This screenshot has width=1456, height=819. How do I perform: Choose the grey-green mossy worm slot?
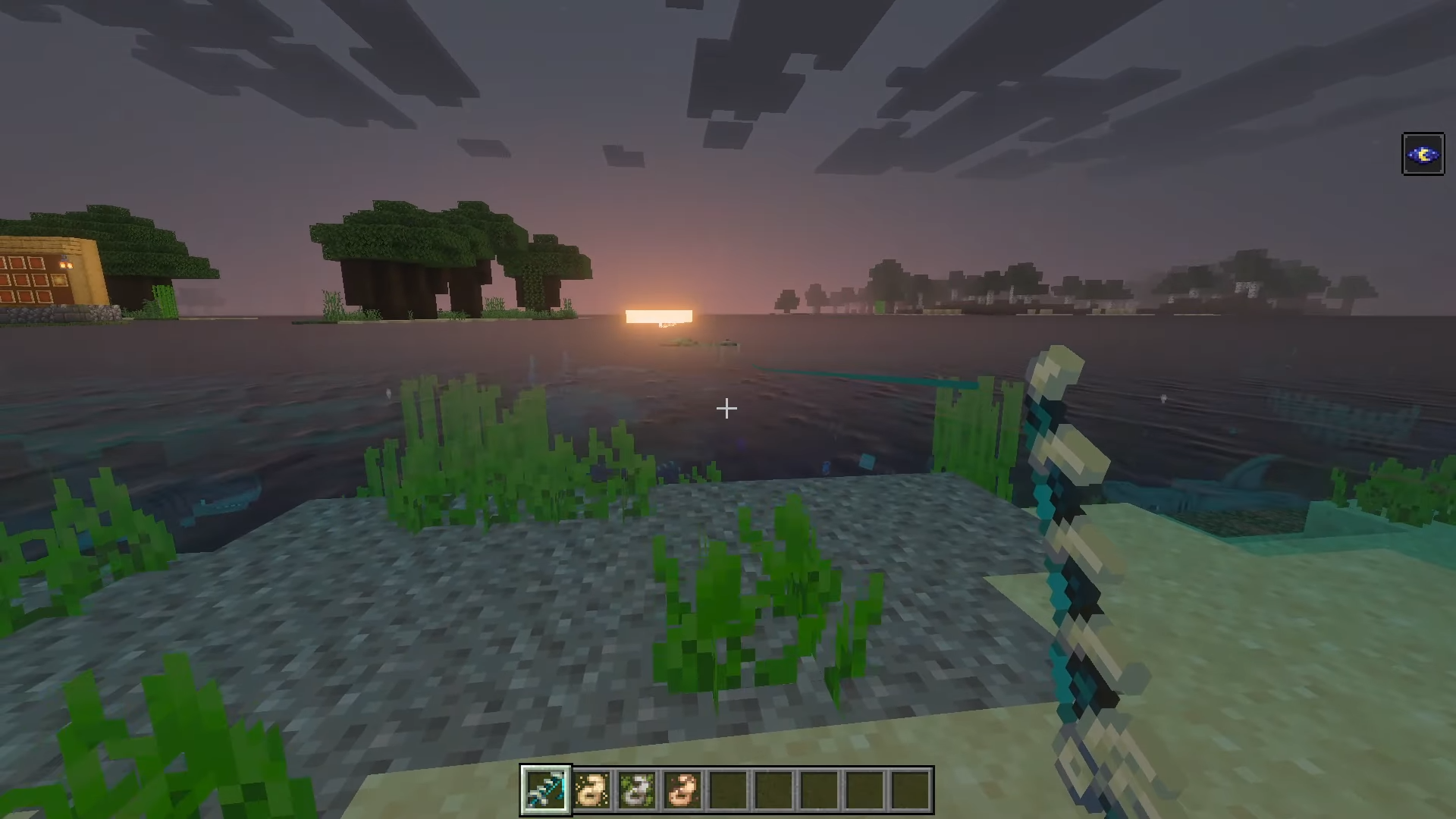coord(636,789)
